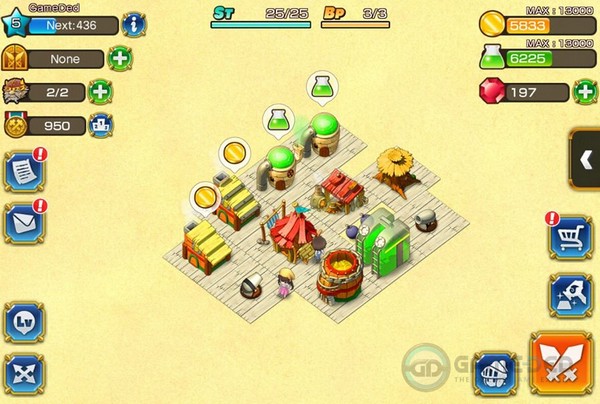Expand the side panel arrow tab

586,159
